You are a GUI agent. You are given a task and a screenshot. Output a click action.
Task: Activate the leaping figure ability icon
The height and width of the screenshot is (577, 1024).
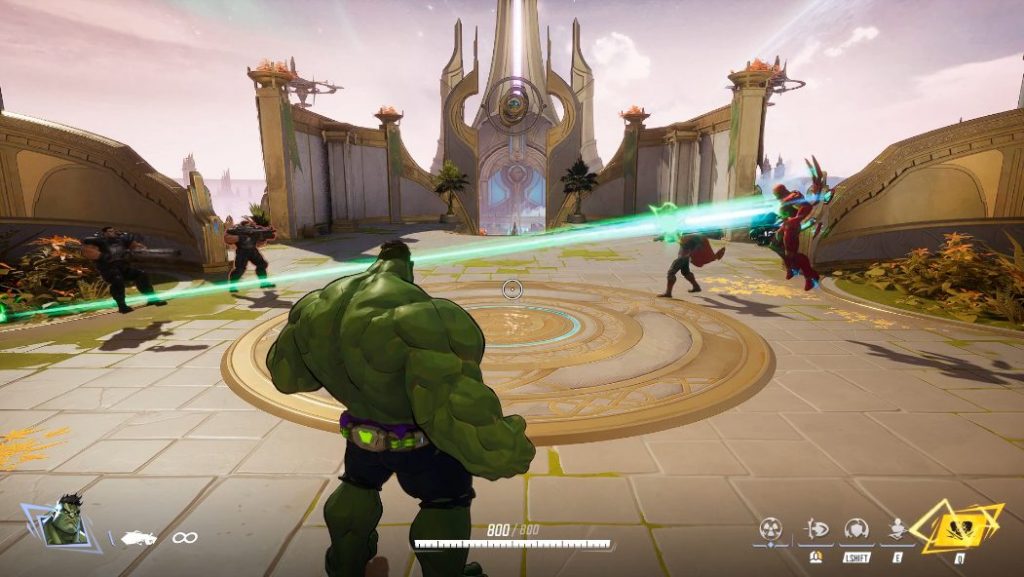(x=898, y=528)
